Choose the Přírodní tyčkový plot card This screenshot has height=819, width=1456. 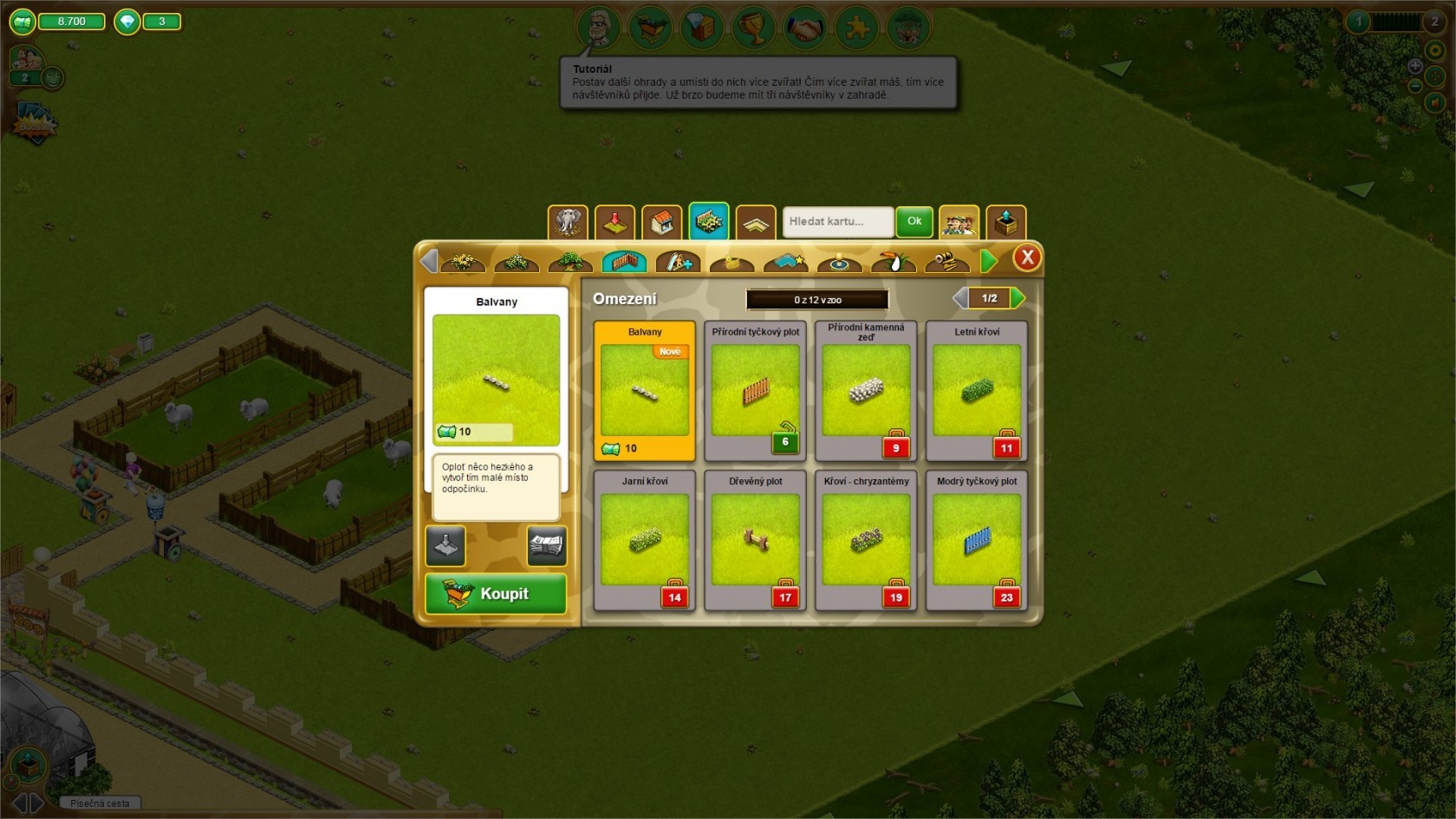755,390
